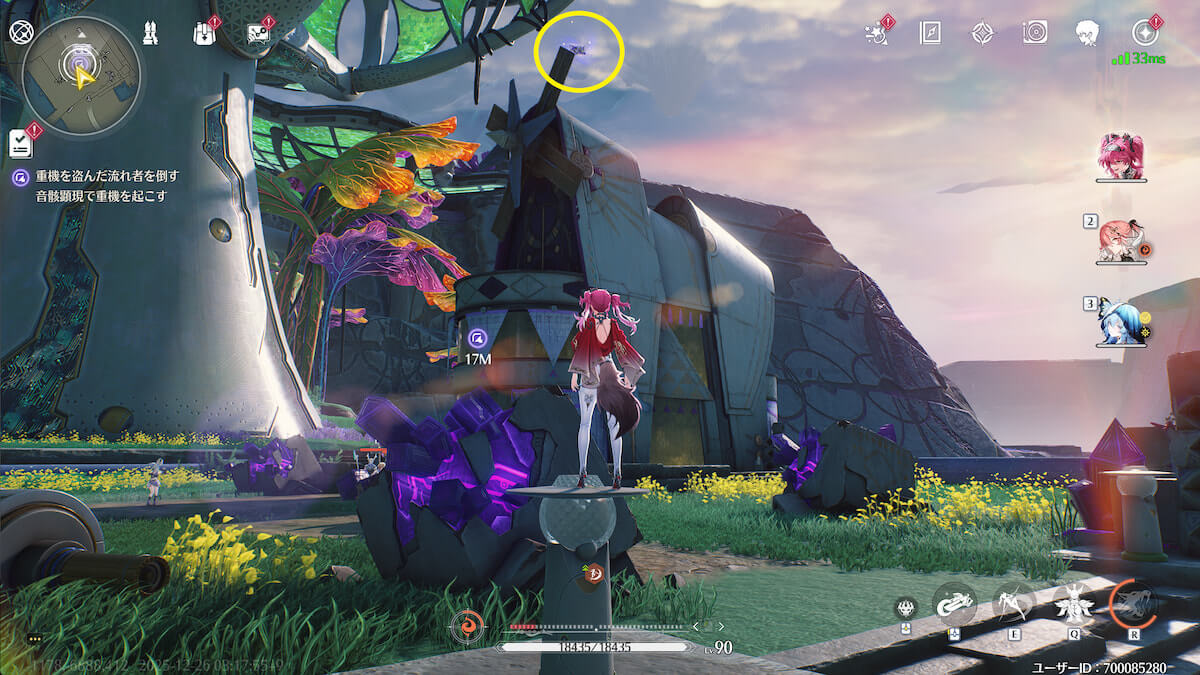Open the chat message icon

click(257, 33)
